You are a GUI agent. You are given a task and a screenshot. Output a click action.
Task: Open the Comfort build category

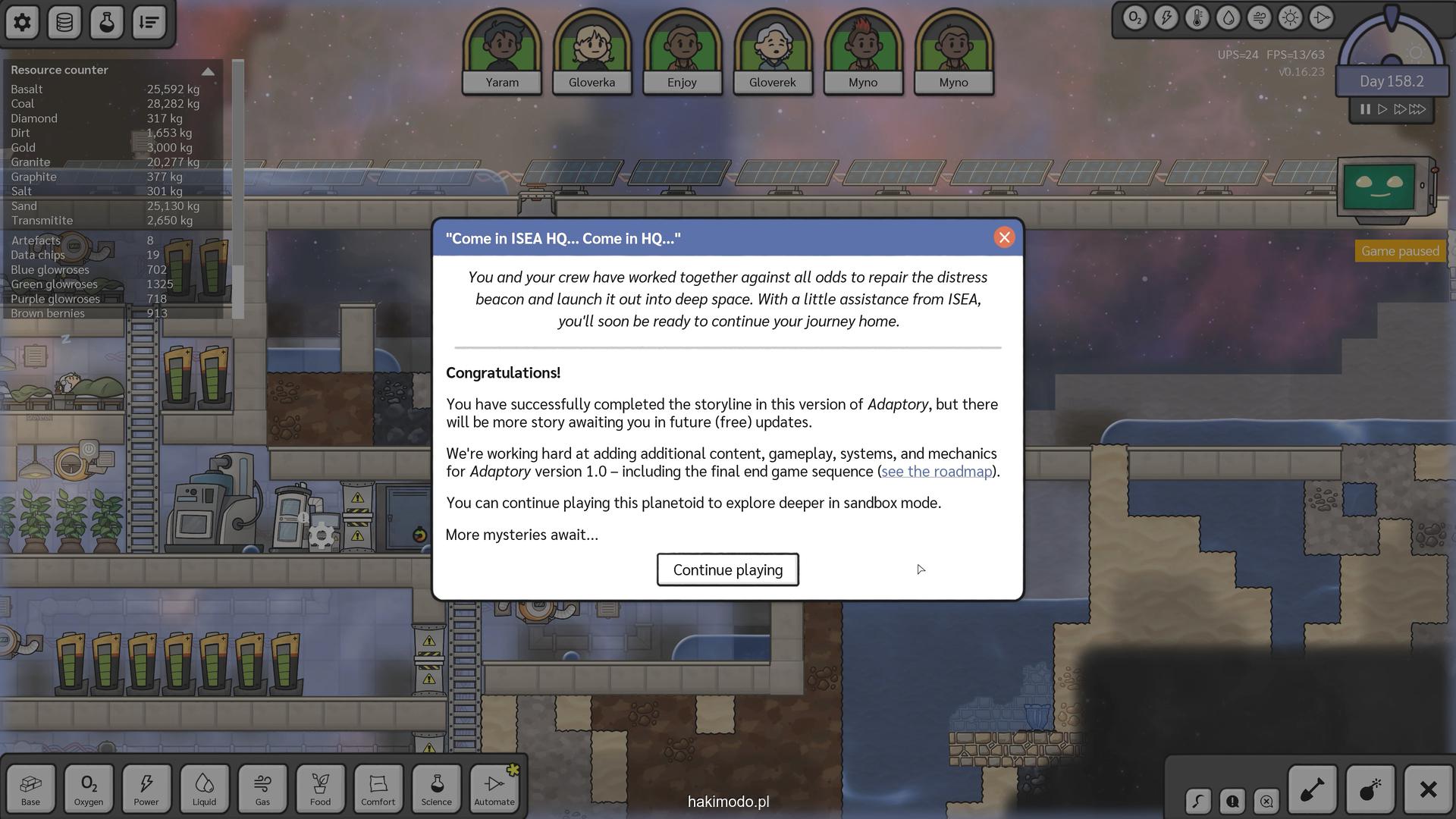378,789
